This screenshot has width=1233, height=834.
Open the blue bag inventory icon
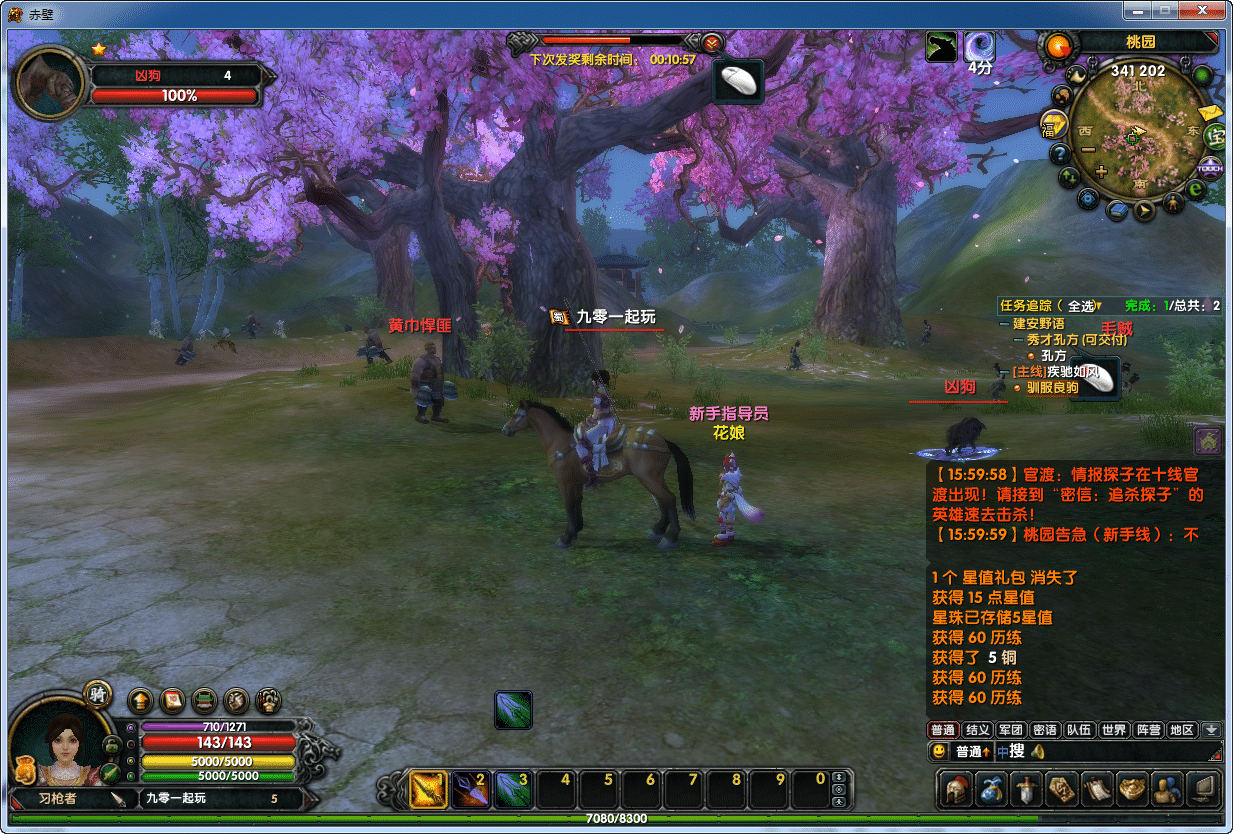pos(992,789)
